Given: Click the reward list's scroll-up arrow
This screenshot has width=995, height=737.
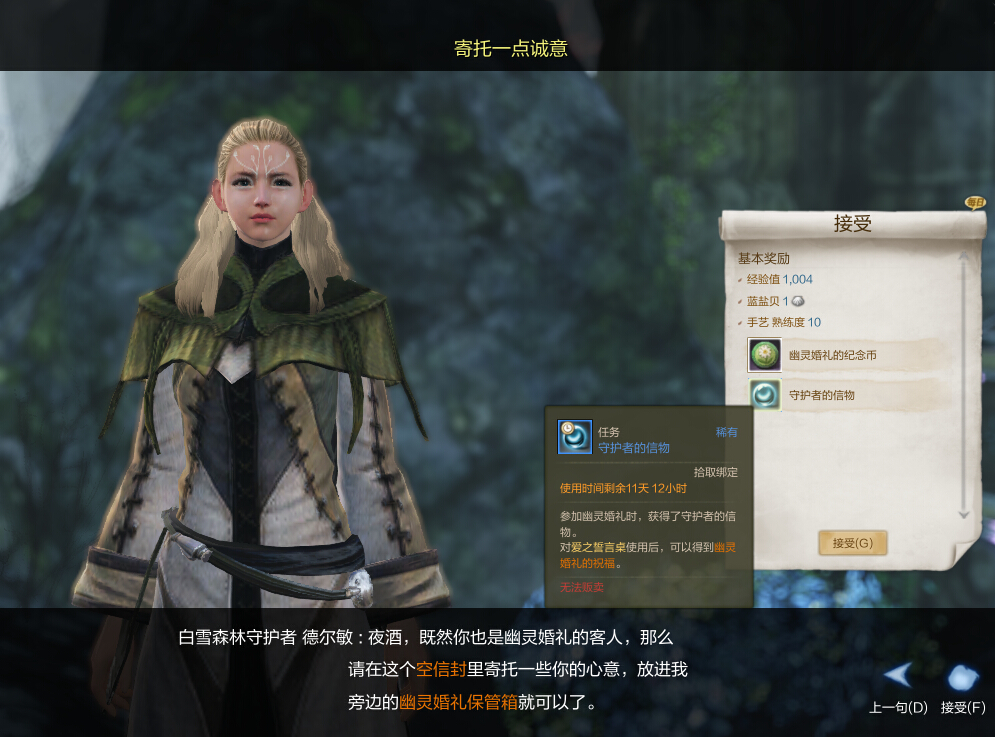Looking at the screenshot, I should (x=964, y=256).
